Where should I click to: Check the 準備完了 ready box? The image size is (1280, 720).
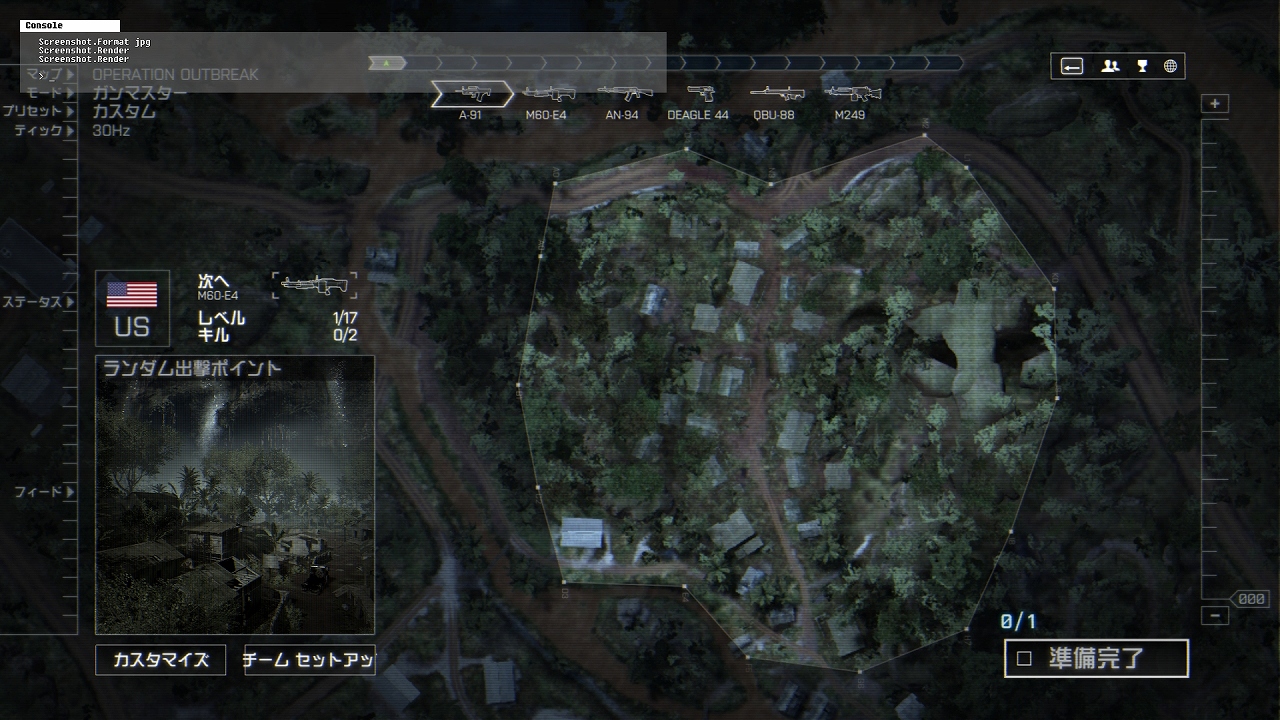1024,659
